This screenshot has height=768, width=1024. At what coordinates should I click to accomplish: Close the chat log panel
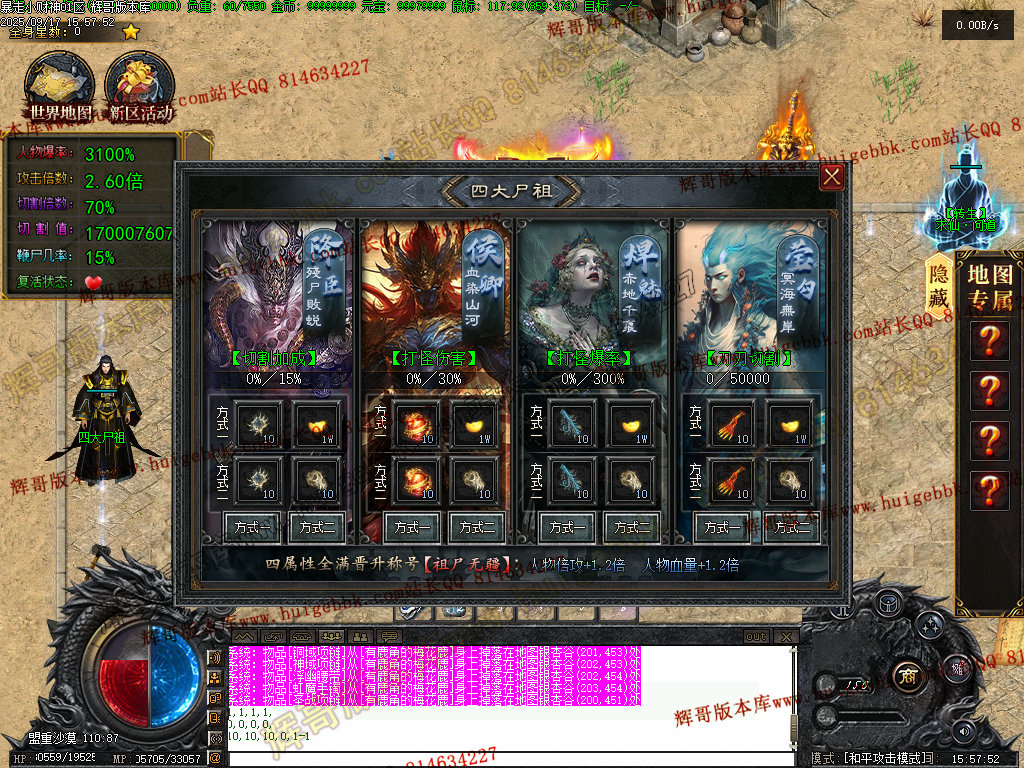[x=787, y=636]
